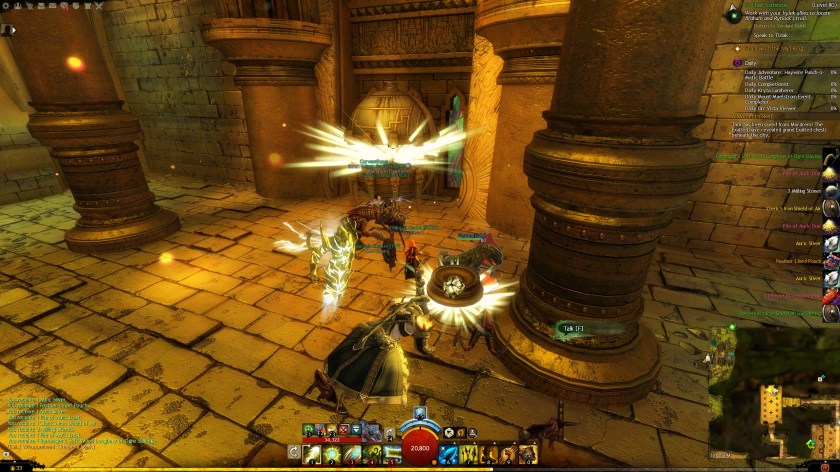
Task: Click the weapon swap button
Action: click(294, 452)
